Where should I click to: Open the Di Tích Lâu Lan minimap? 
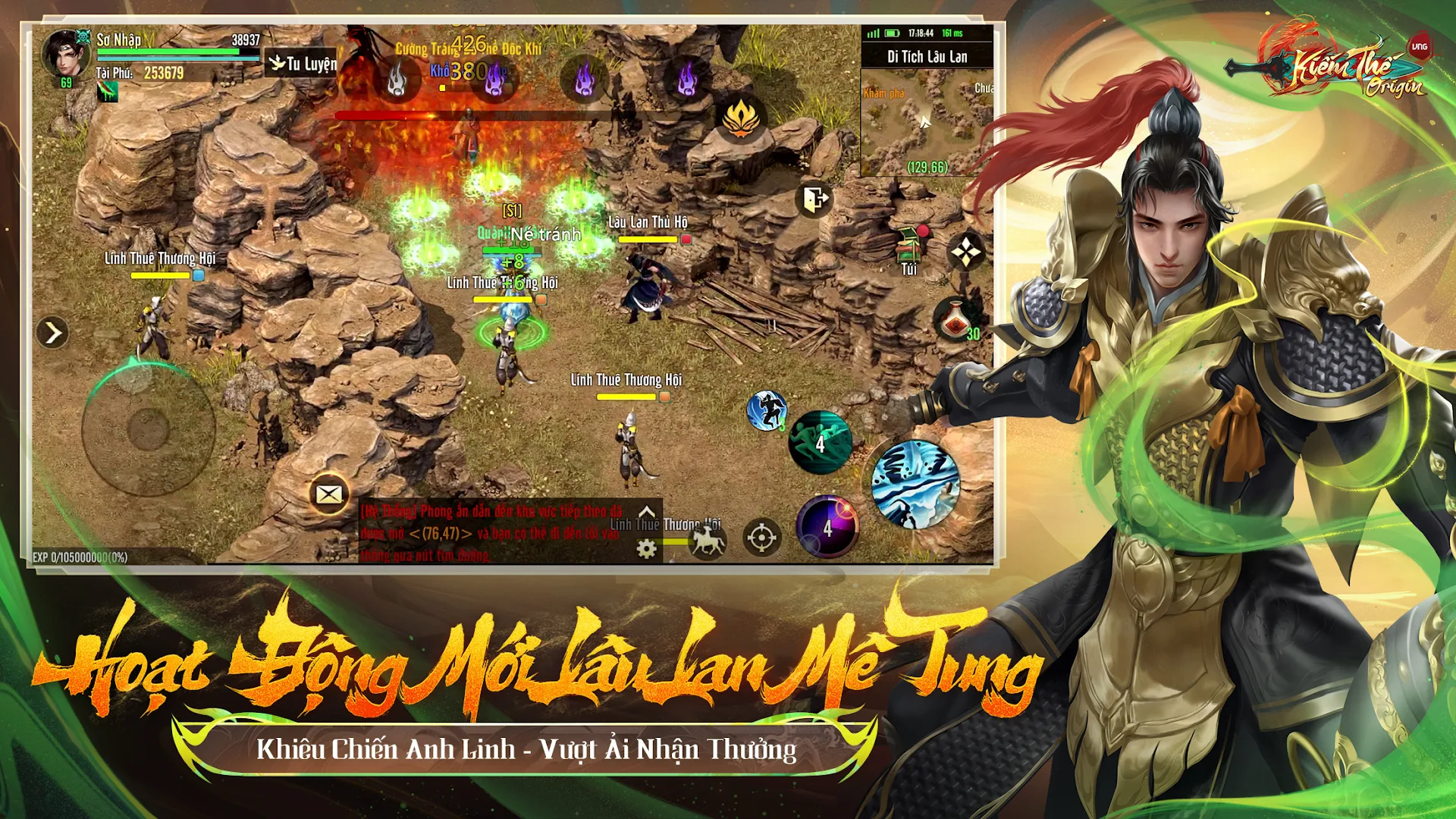point(927,121)
